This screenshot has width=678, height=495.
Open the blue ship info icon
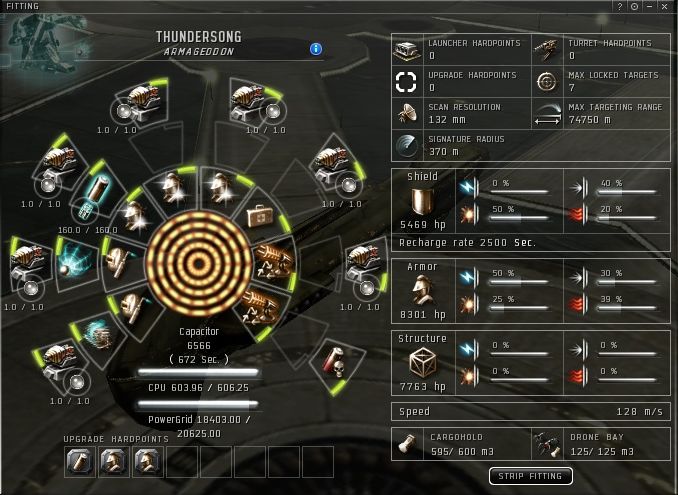[316, 48]
